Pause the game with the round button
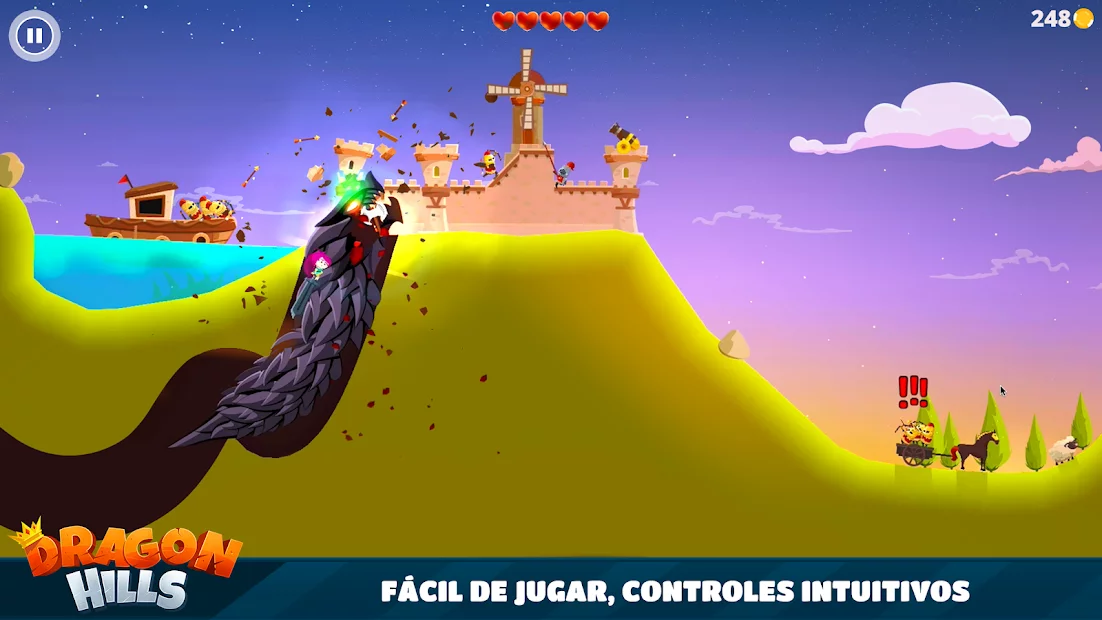Image resolution: width=1102 pixels, height=620 pixels. (35, 36)
